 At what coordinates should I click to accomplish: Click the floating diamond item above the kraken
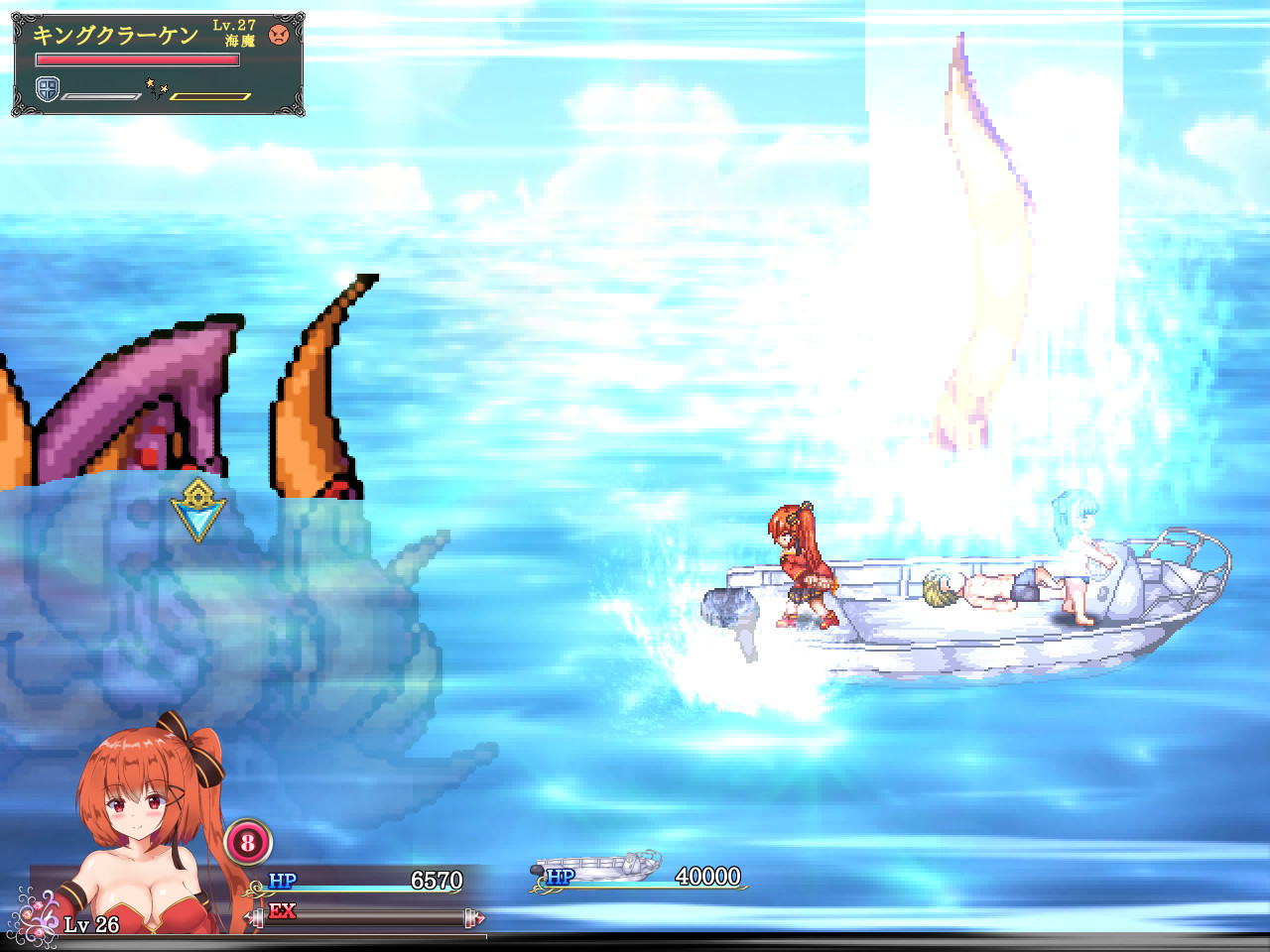coord(199,510)
